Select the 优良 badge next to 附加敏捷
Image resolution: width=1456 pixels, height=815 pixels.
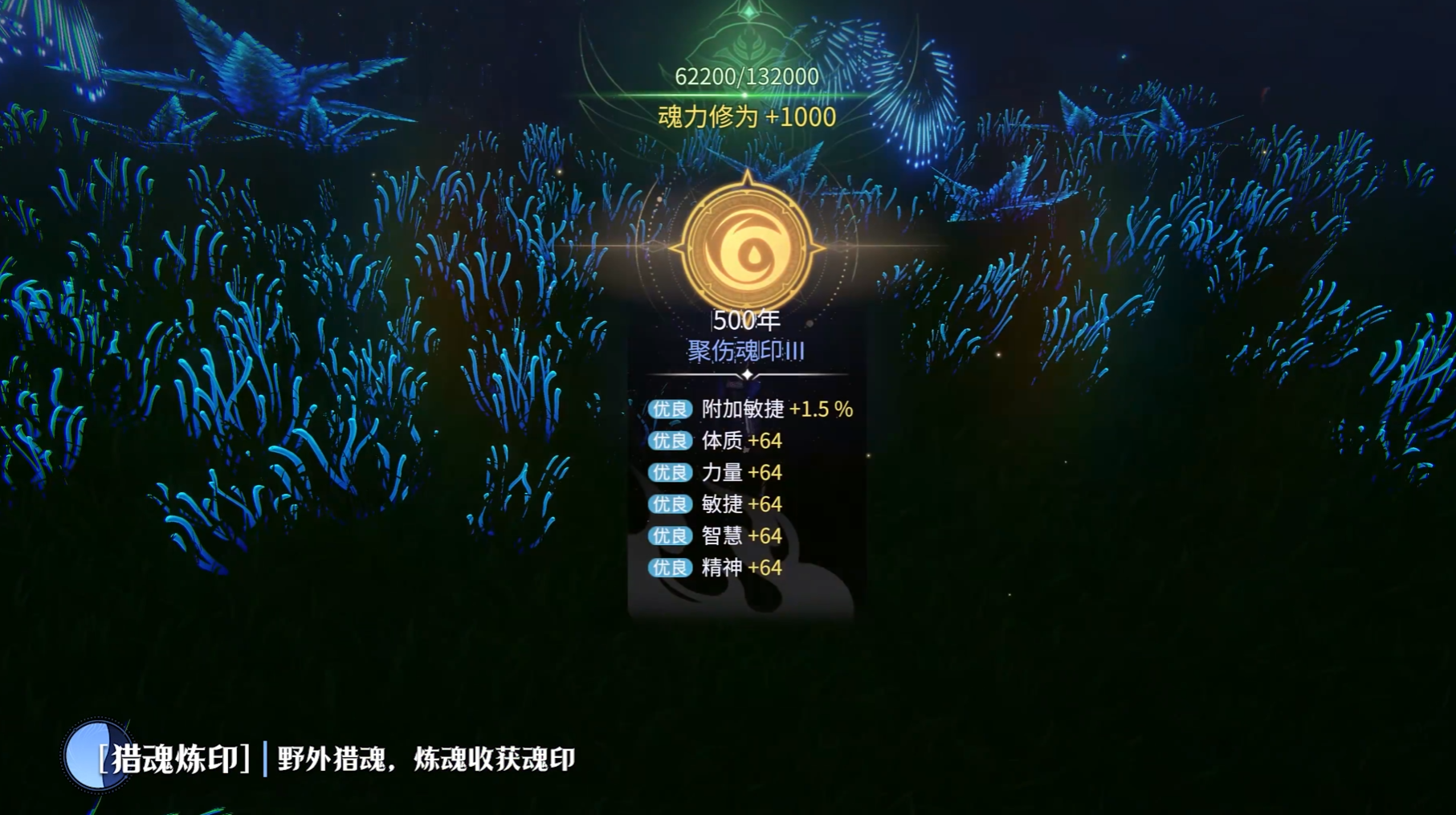click(669, 409)
